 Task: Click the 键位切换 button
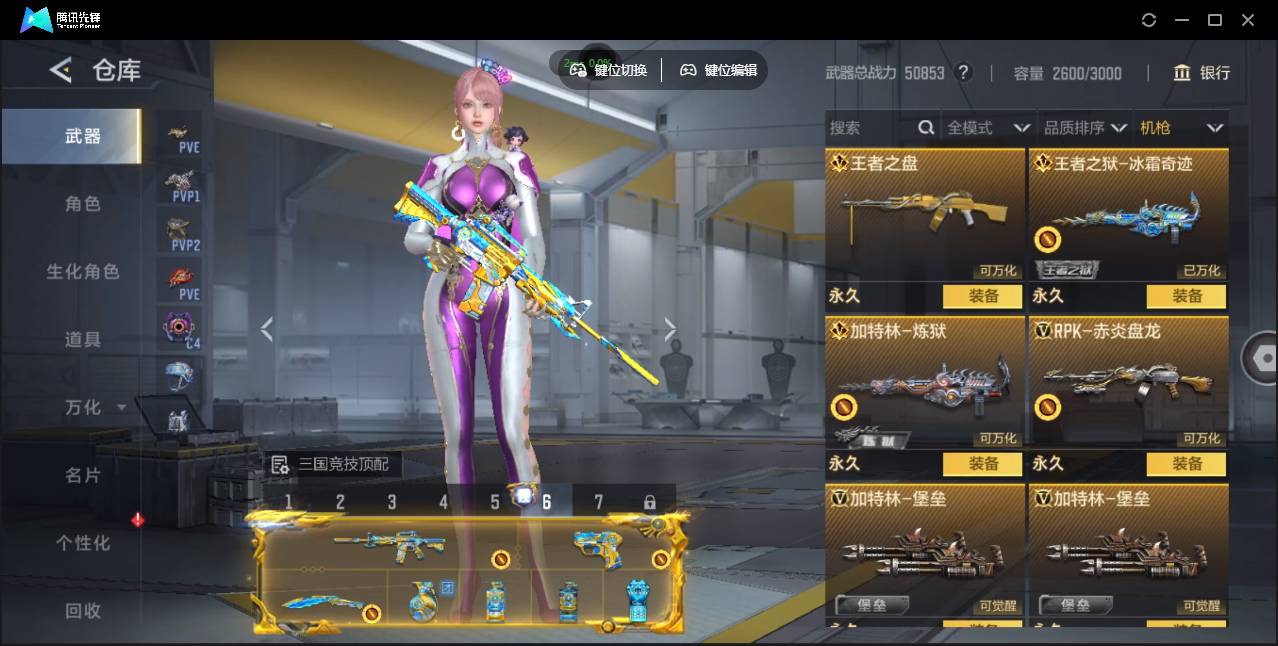tap(609, 70)
